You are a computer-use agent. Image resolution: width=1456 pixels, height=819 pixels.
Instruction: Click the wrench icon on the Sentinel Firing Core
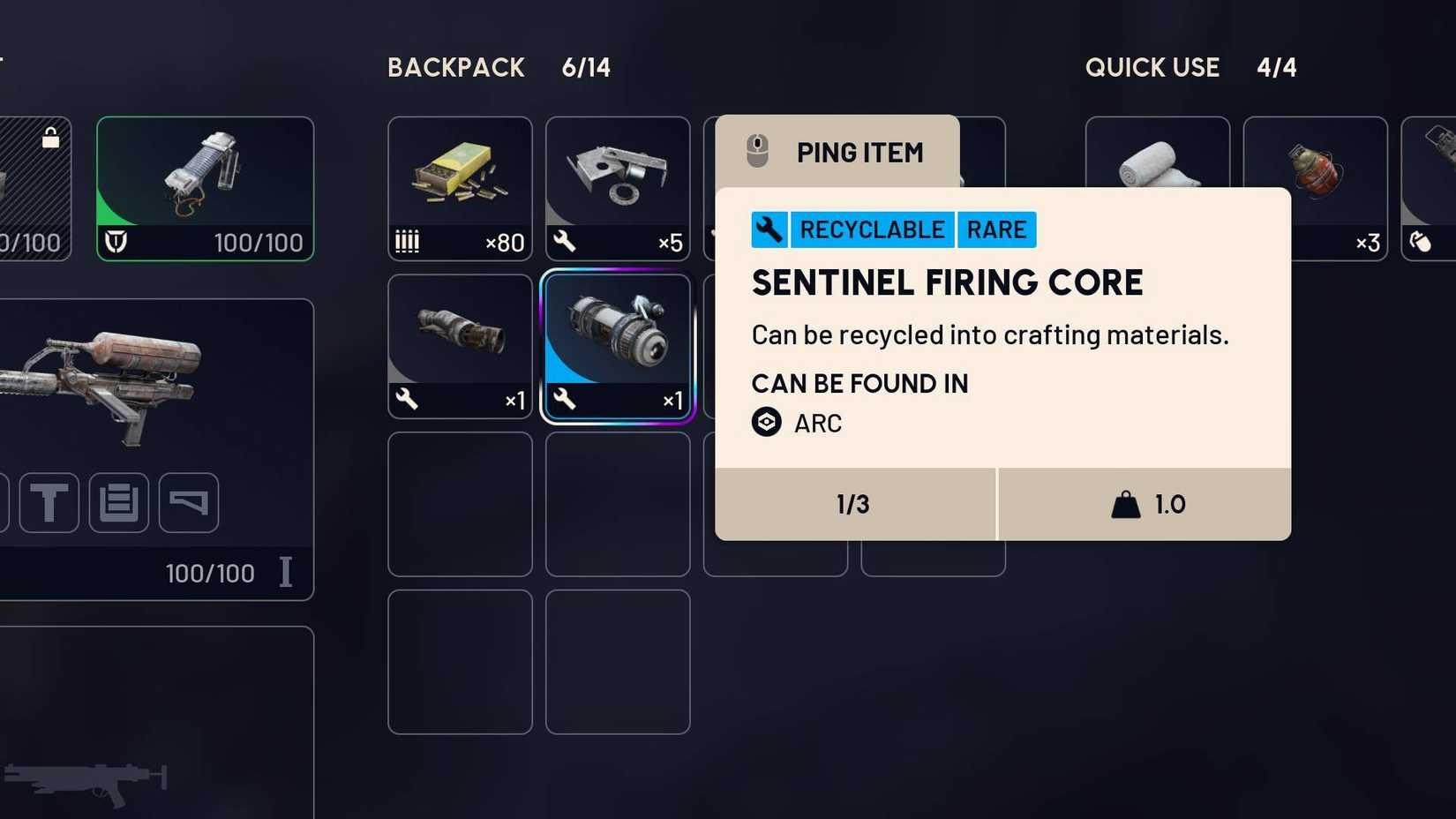pyautogui.click(x=566, y=401)
